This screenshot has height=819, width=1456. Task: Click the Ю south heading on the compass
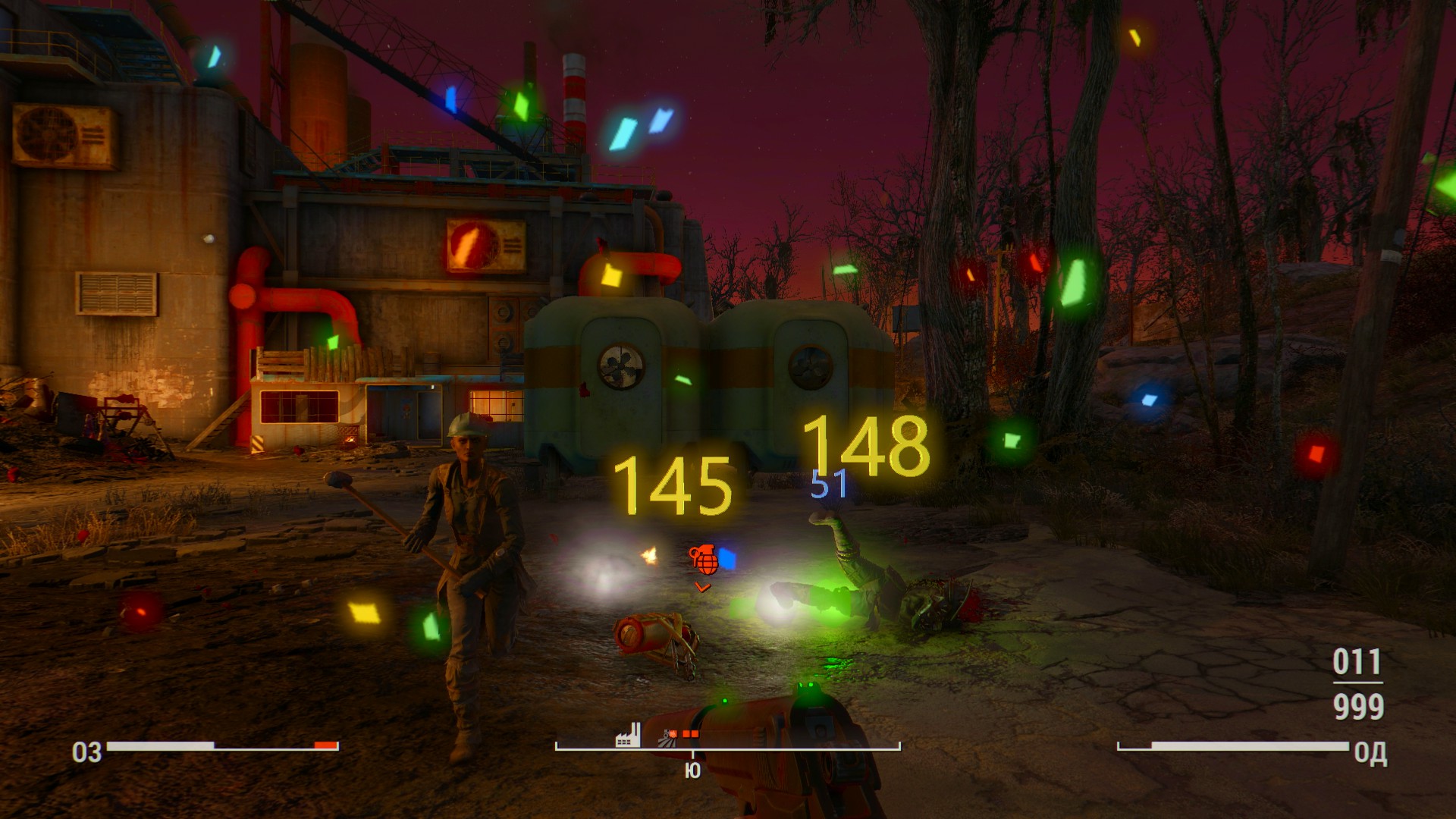692,770
